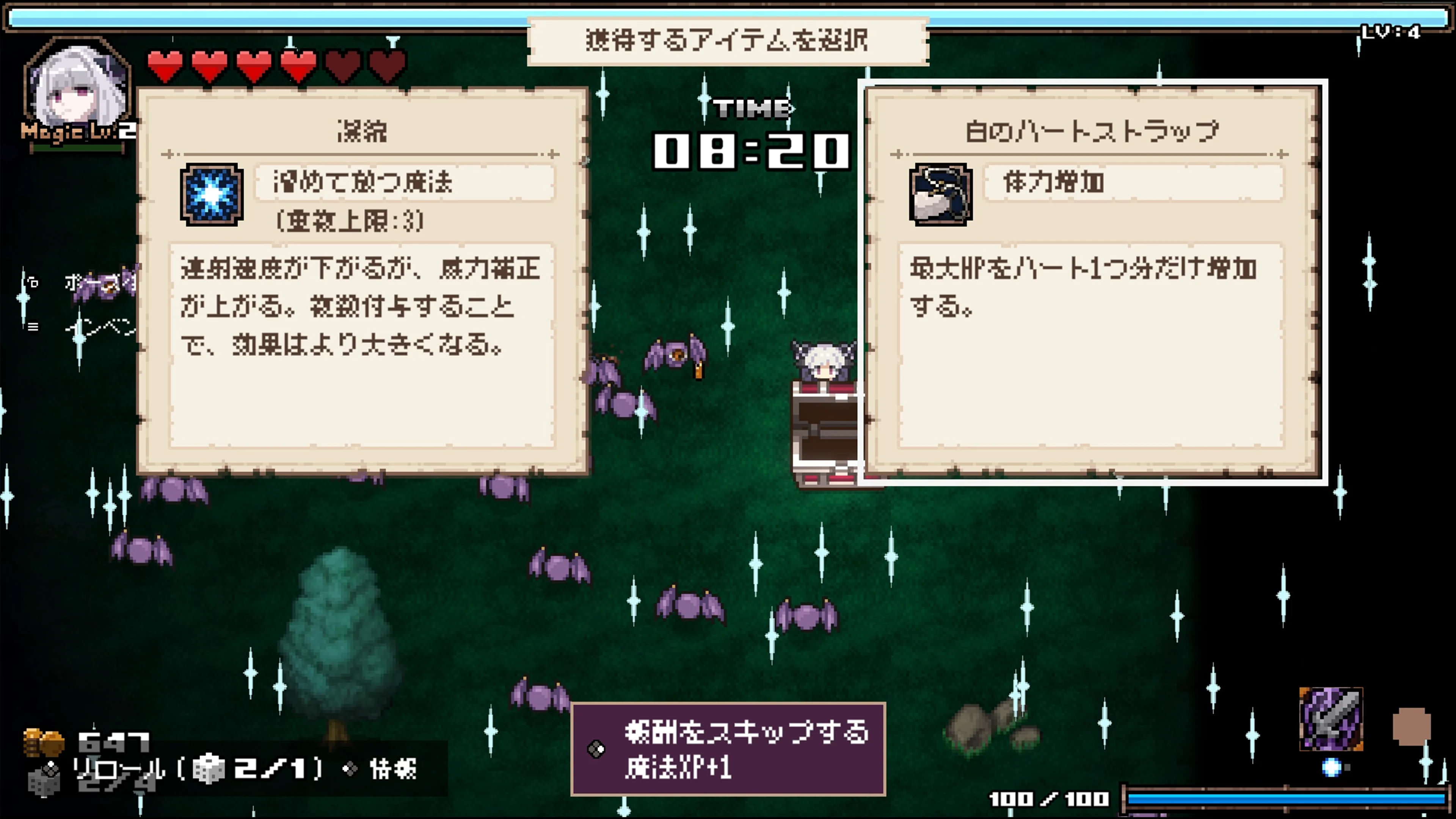The image size is (1456, 819).
Task: Select the 深流 magic reward card
Action: coord(362,282)
